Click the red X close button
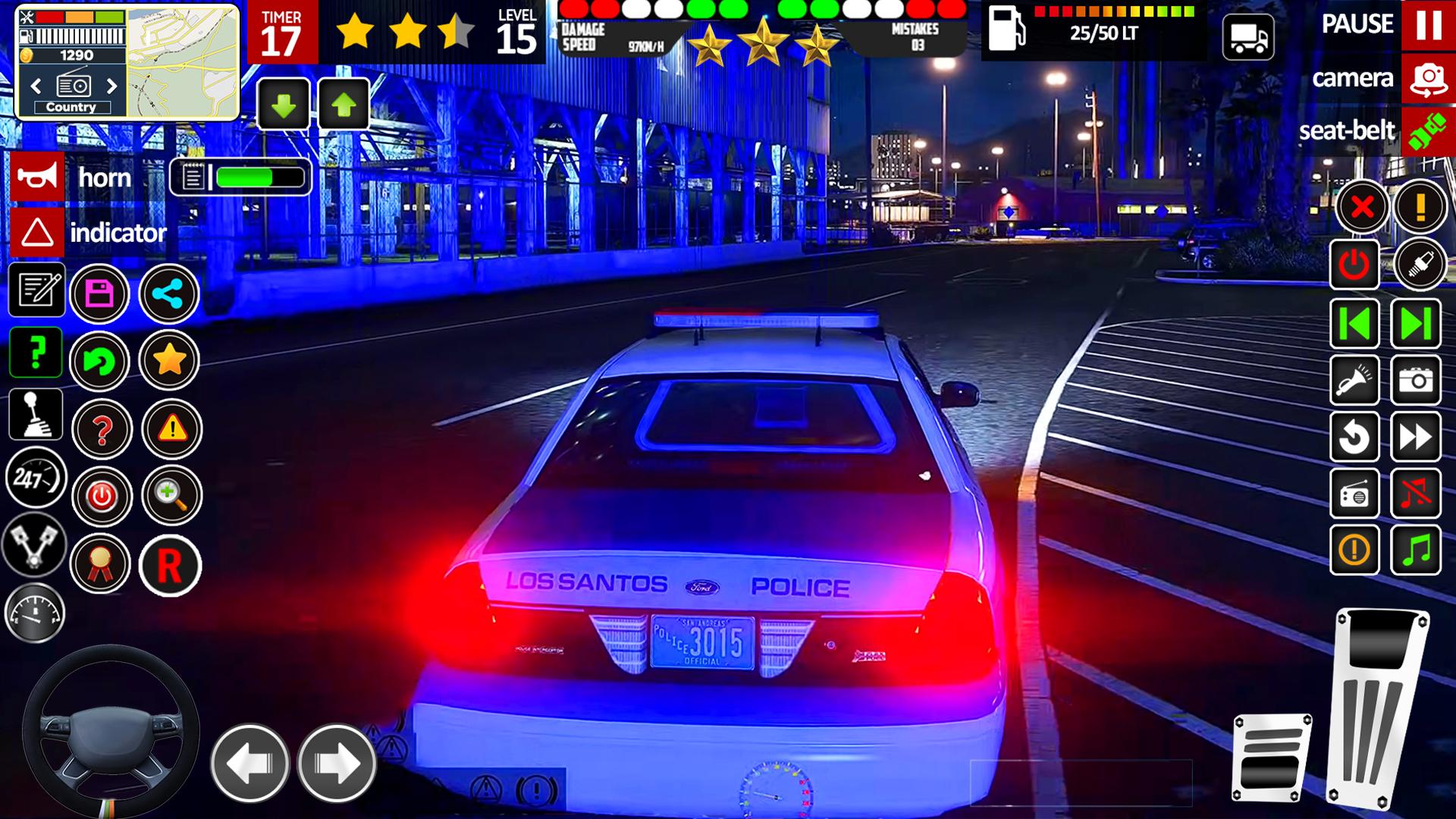This screenshot has width=1456, height=819. tap(1362, 206)
